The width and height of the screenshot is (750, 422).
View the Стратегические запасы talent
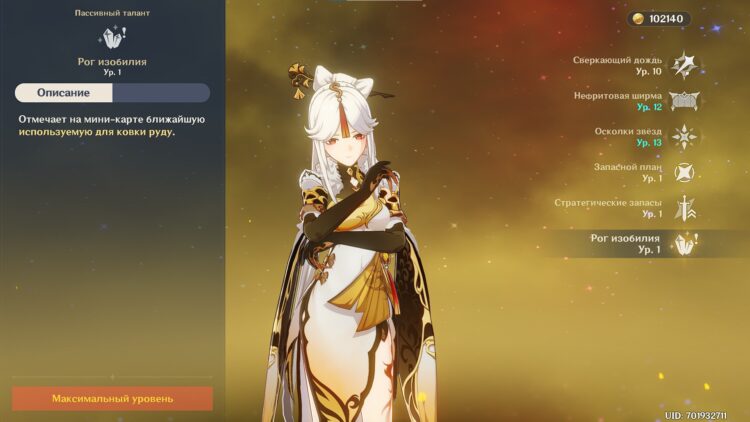click(x=684, y=208)
